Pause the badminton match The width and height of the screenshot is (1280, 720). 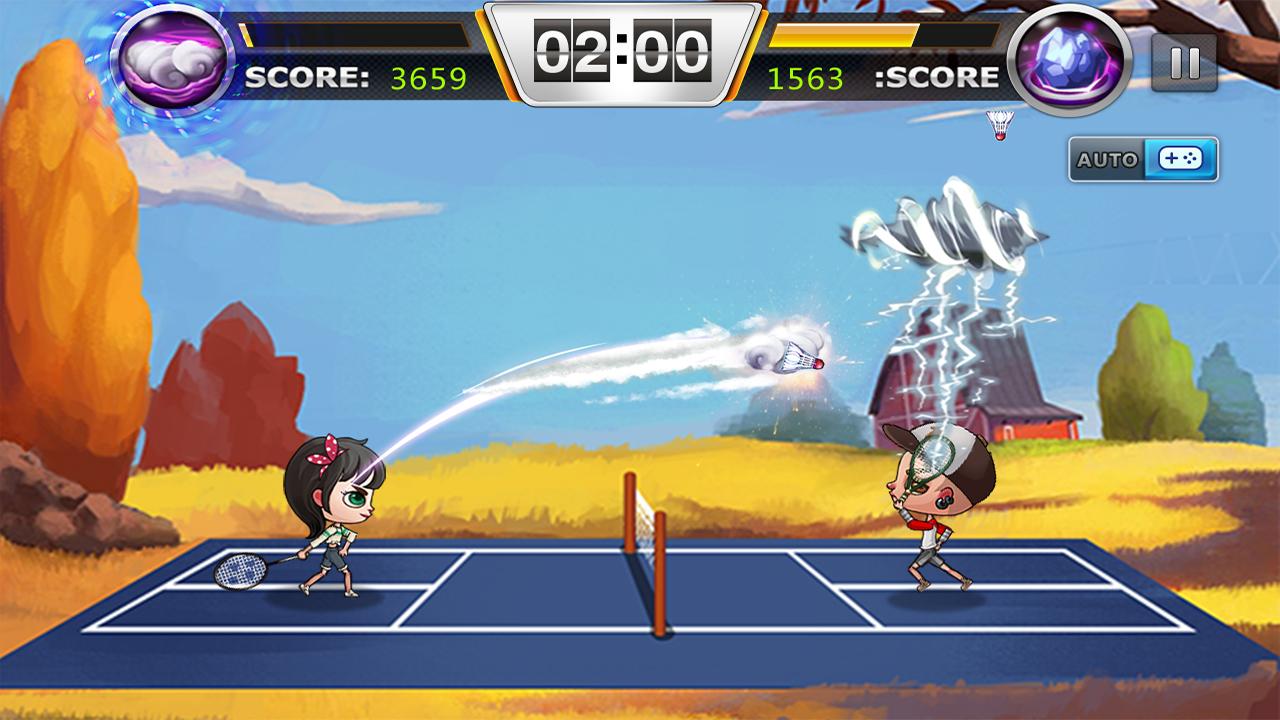[x=1185, y=64]
